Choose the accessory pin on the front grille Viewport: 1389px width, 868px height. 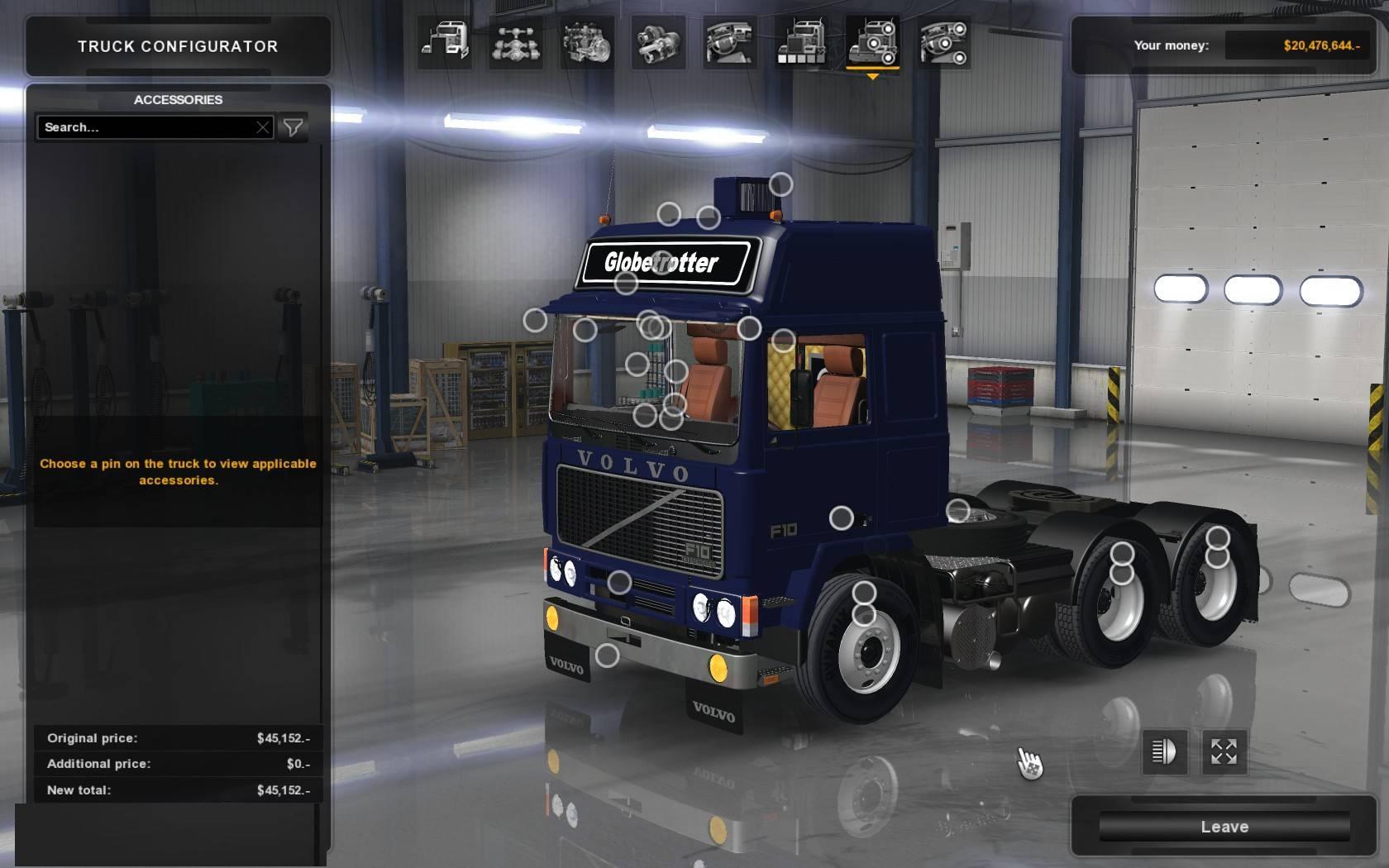619,583
